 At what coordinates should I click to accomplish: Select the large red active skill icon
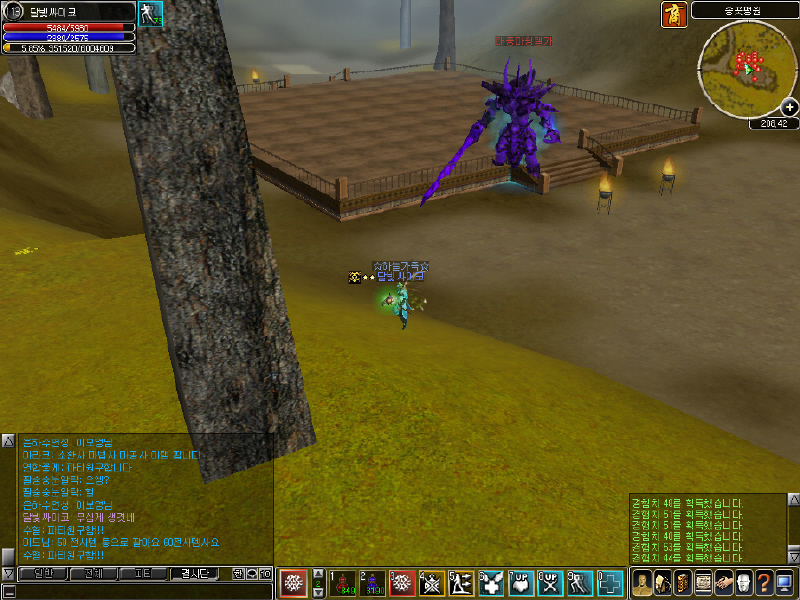294,582
